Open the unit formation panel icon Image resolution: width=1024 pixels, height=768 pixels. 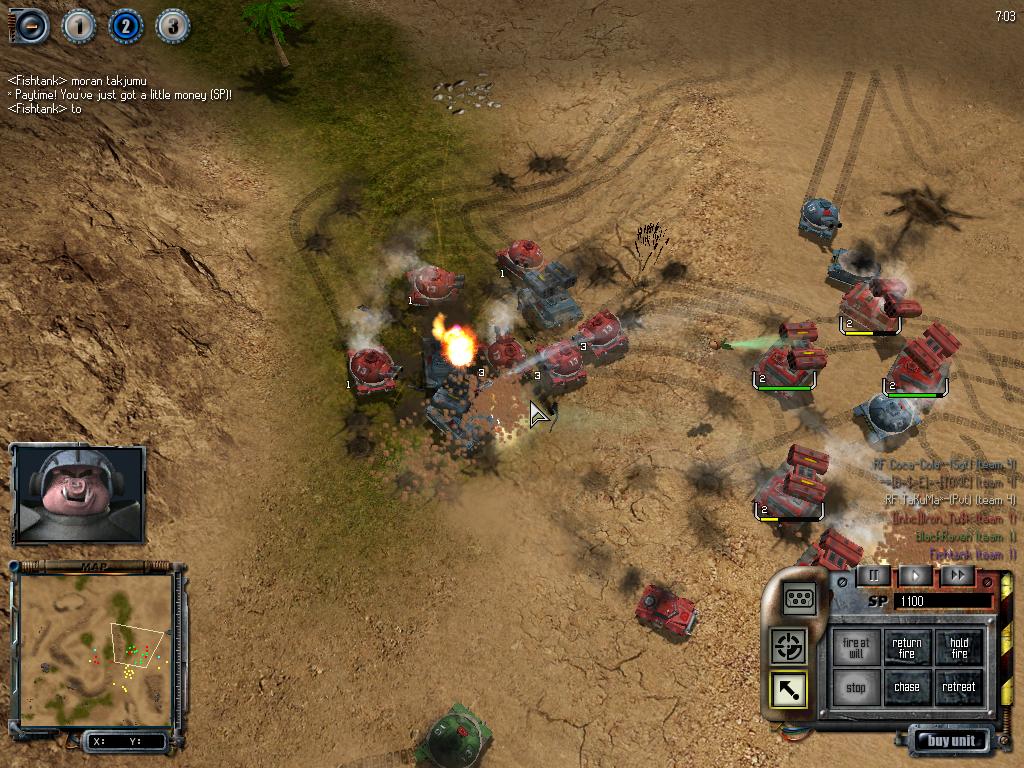tap(799, 598)
